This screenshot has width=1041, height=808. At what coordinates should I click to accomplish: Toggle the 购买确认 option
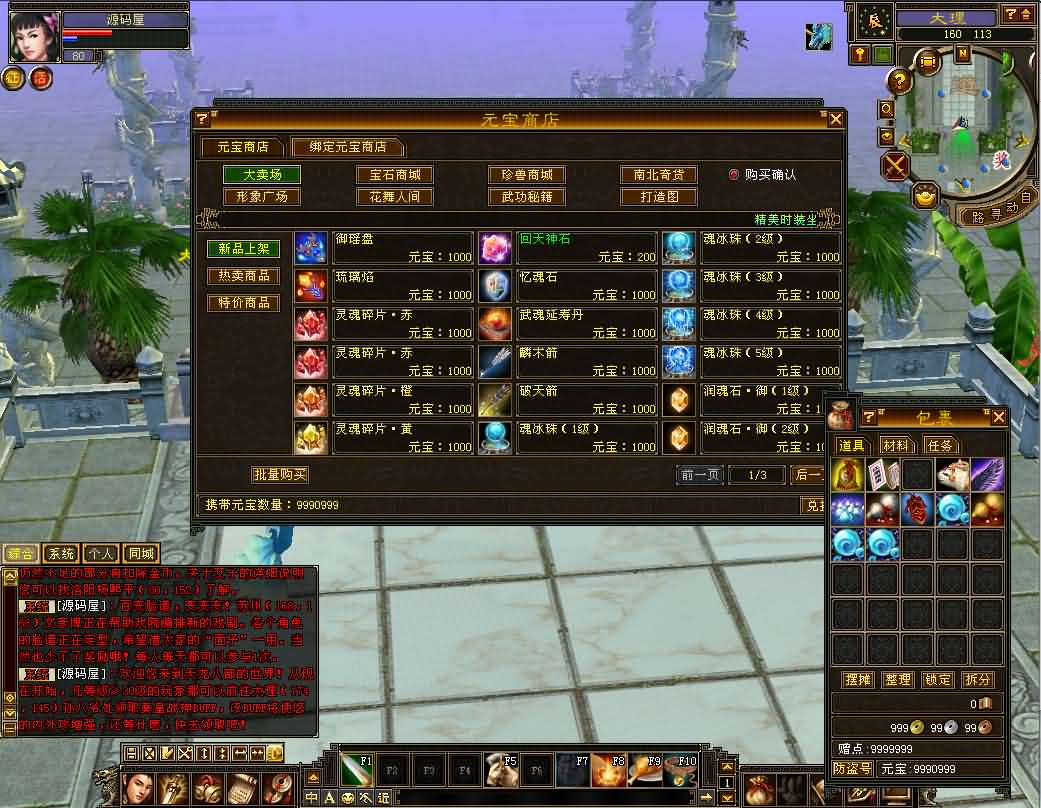pos(734,174)
